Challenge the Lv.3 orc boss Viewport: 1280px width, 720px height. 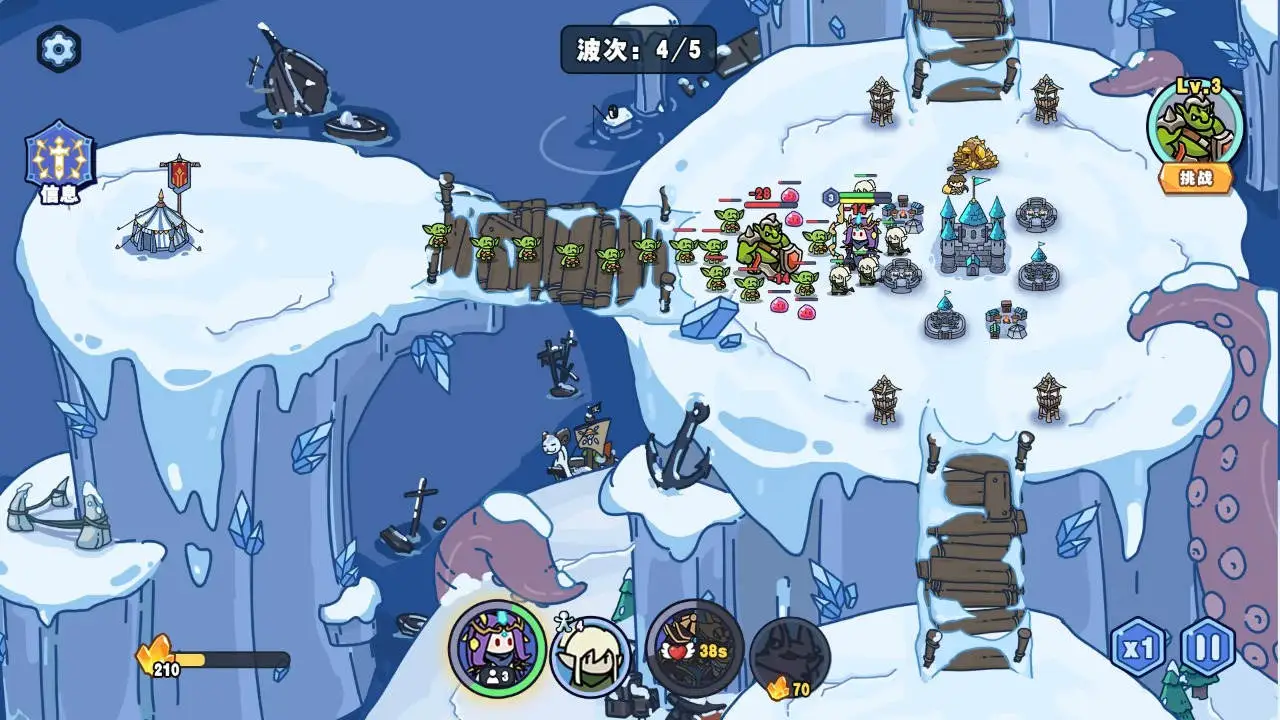click(x=1195, y=178)
